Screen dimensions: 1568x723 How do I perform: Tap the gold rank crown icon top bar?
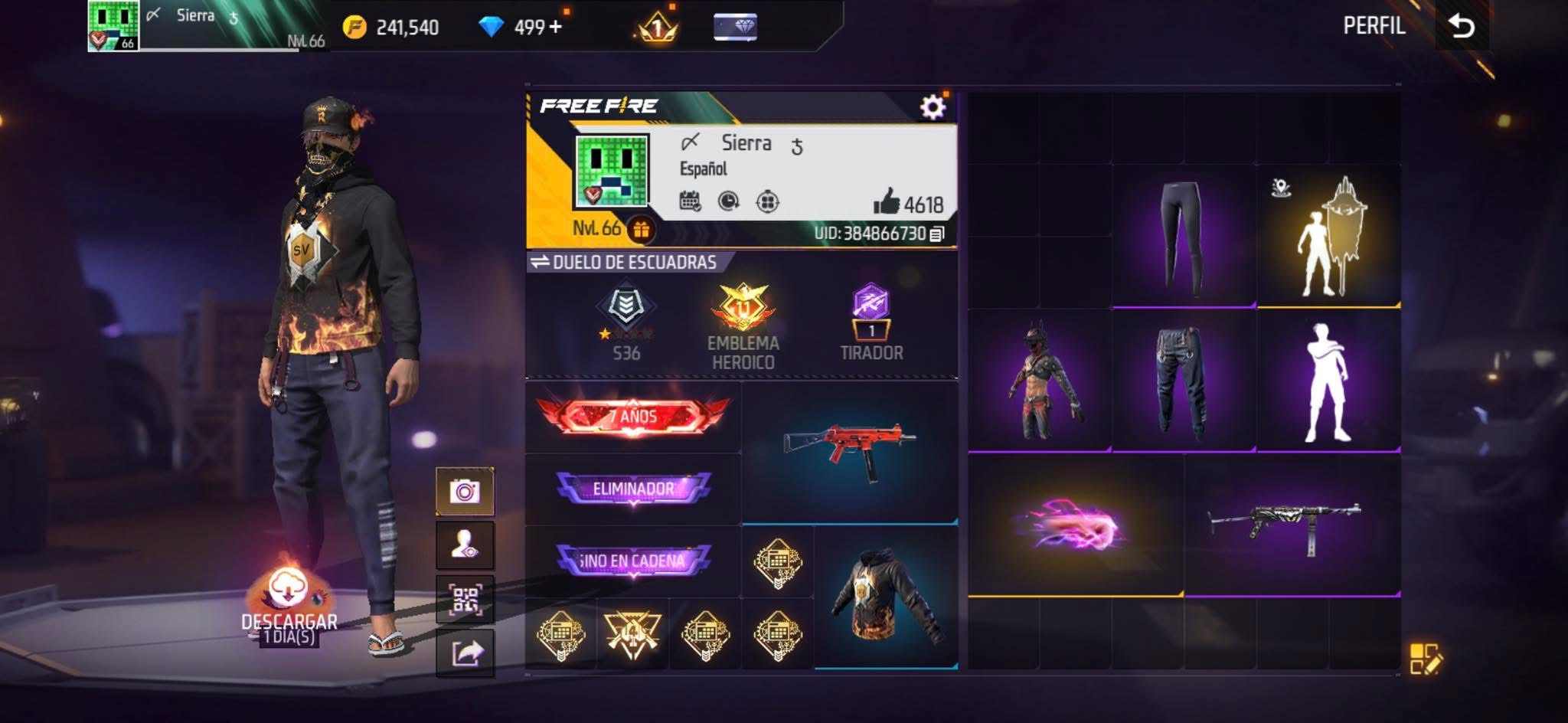coord(655,27)
